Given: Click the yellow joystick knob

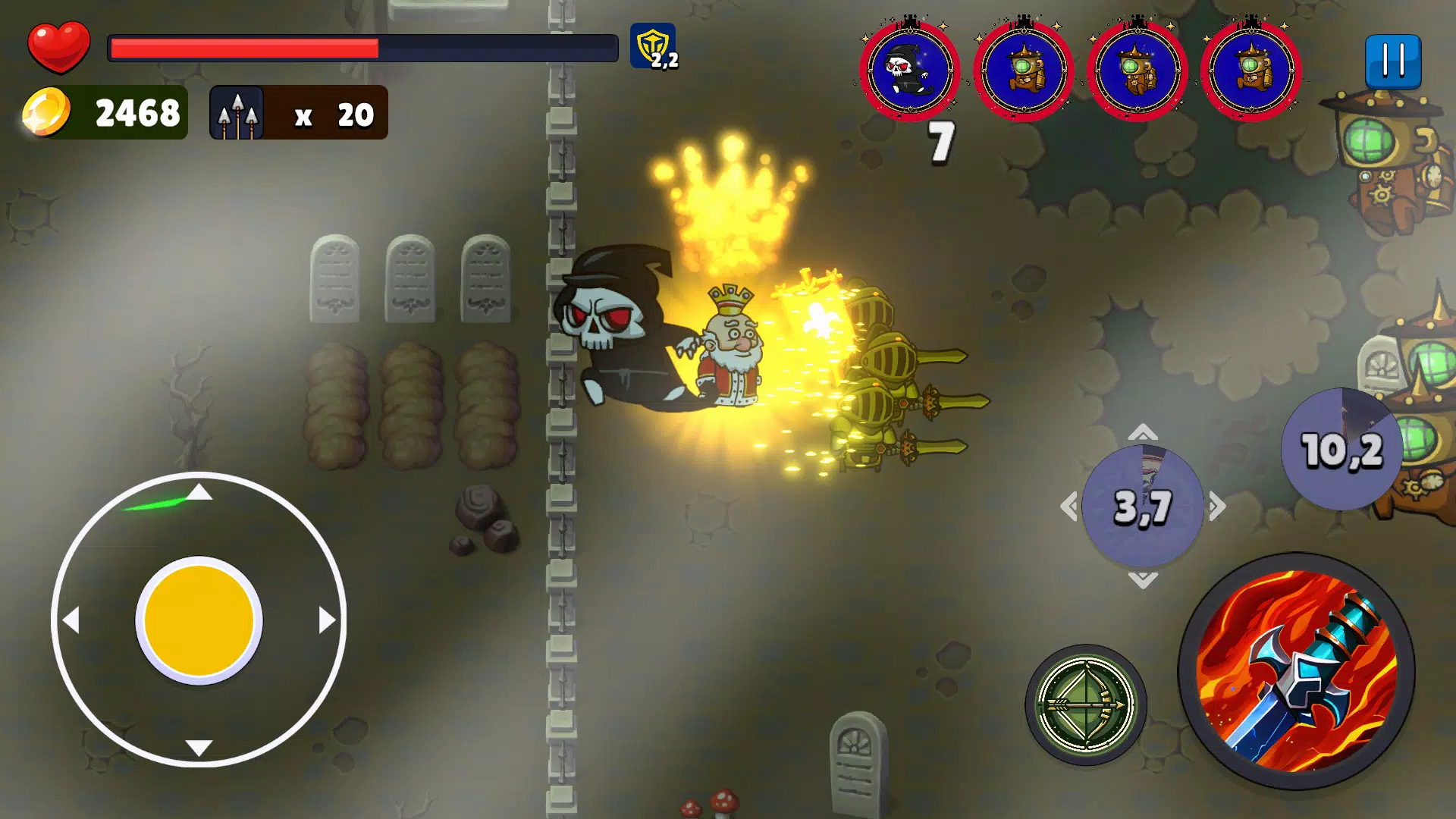Looking at the screenshot, I should click(x=199, y=620).
